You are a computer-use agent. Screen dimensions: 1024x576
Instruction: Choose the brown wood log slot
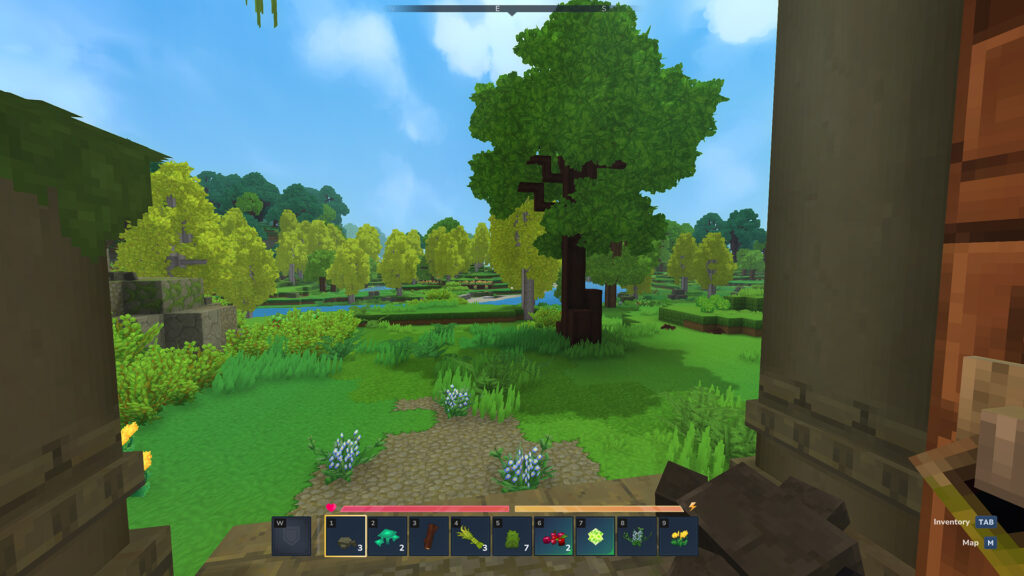point(429,536)
